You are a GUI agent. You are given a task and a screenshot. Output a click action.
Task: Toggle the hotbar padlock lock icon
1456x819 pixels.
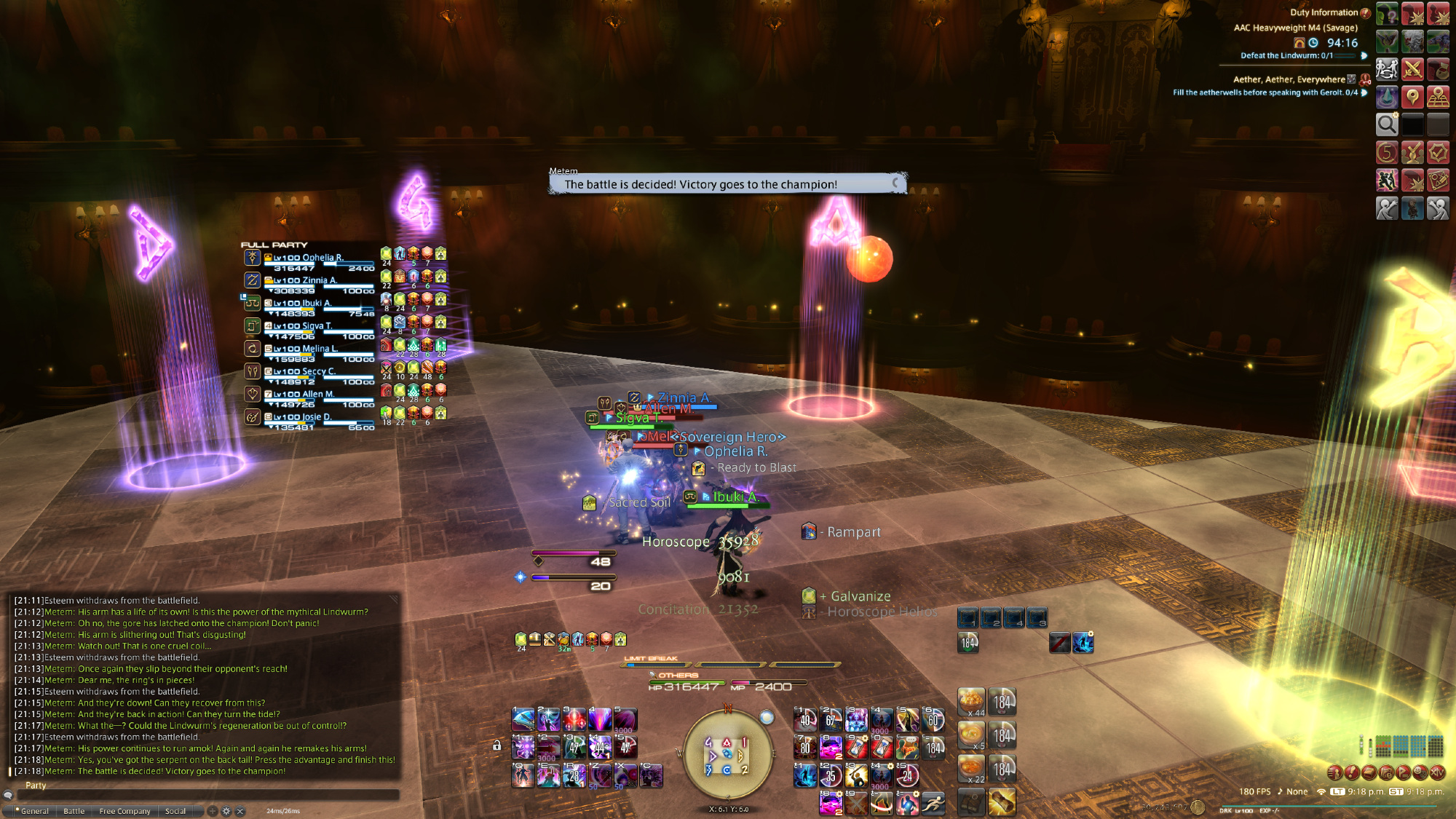[497, 745]
